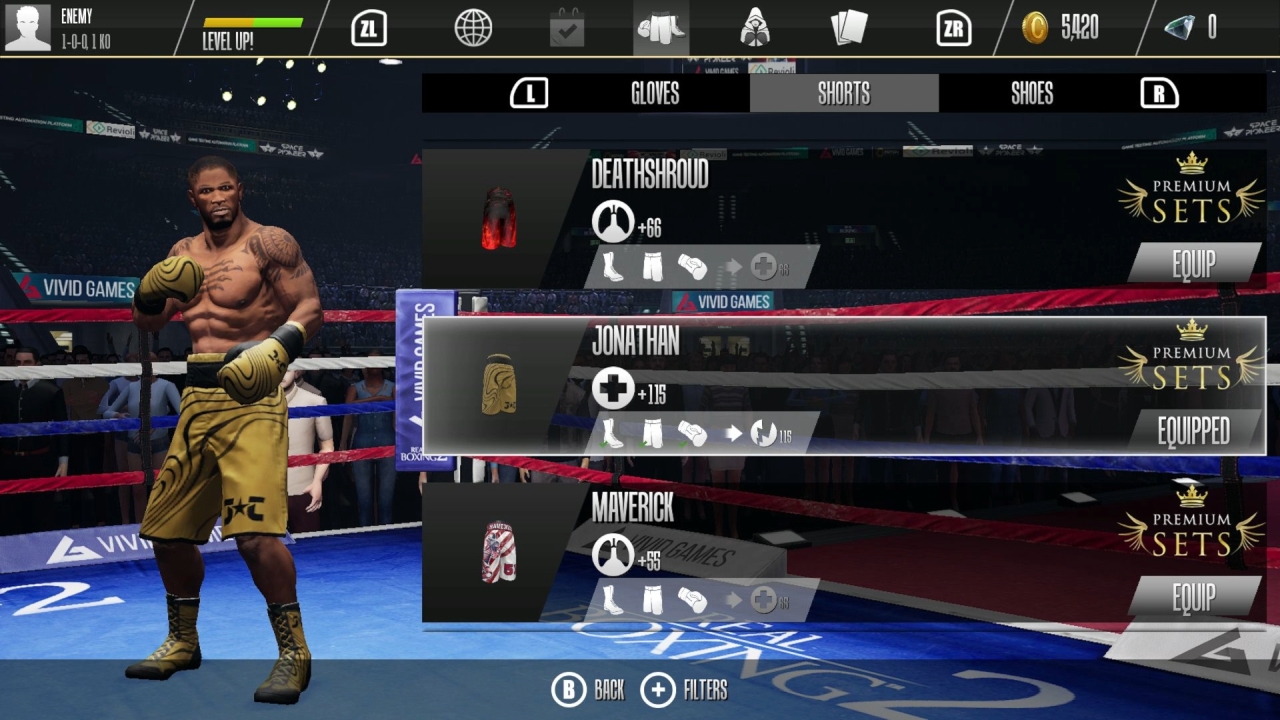Click the glove icon in Deathshroud's set row
The width and height of the screenshot is (1280, 720).
pyautogui.click(x=694, y=266)
